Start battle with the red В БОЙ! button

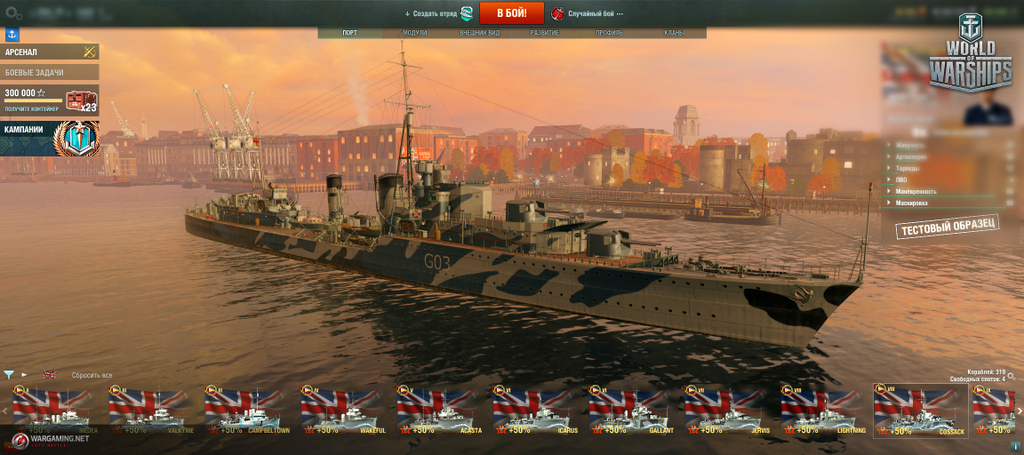click(511, 13)
